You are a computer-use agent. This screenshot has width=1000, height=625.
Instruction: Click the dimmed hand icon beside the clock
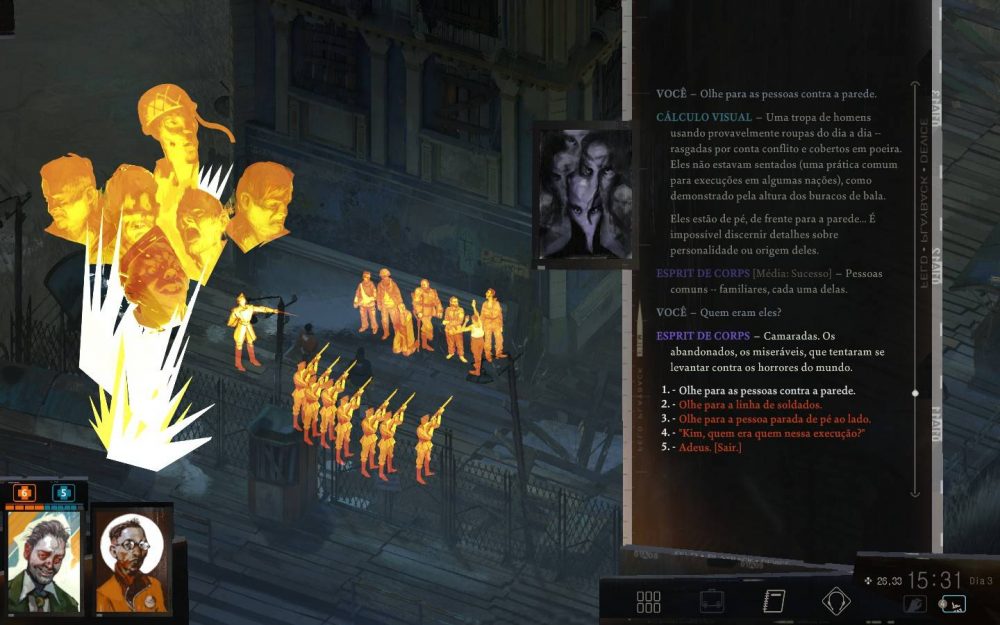click(x=915, y=603)
